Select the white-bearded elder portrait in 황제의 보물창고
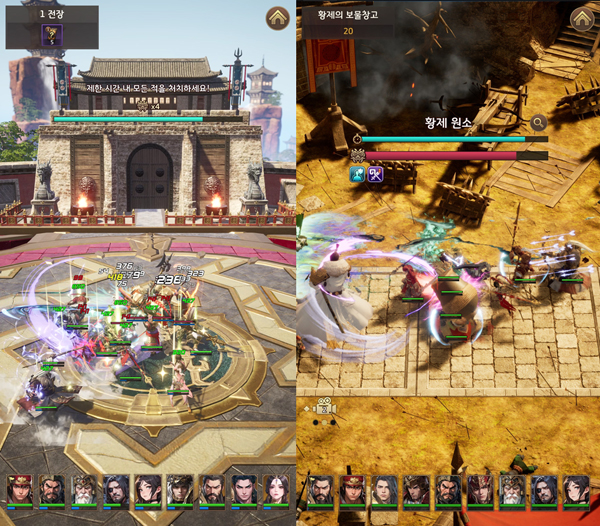The image size is (600, 526). click(511, 489)
